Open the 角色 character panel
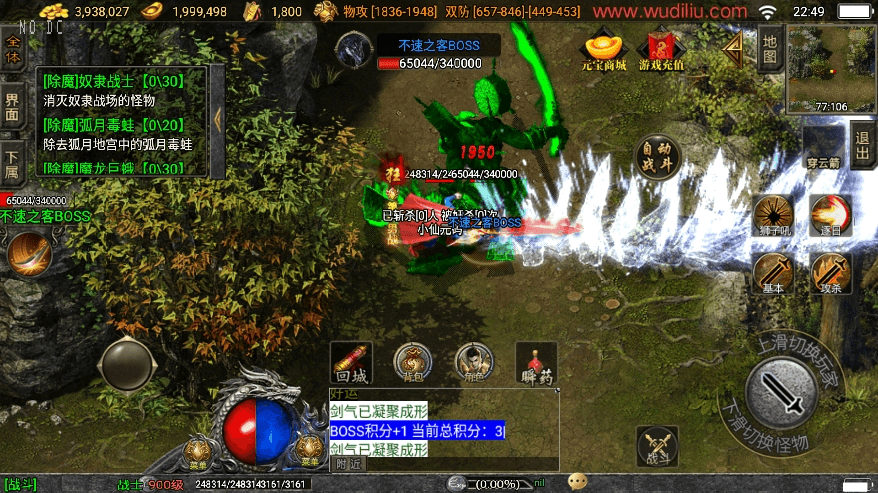Image resolution: width=878 pixels, height=493 pixels. [x=474, y=363]
